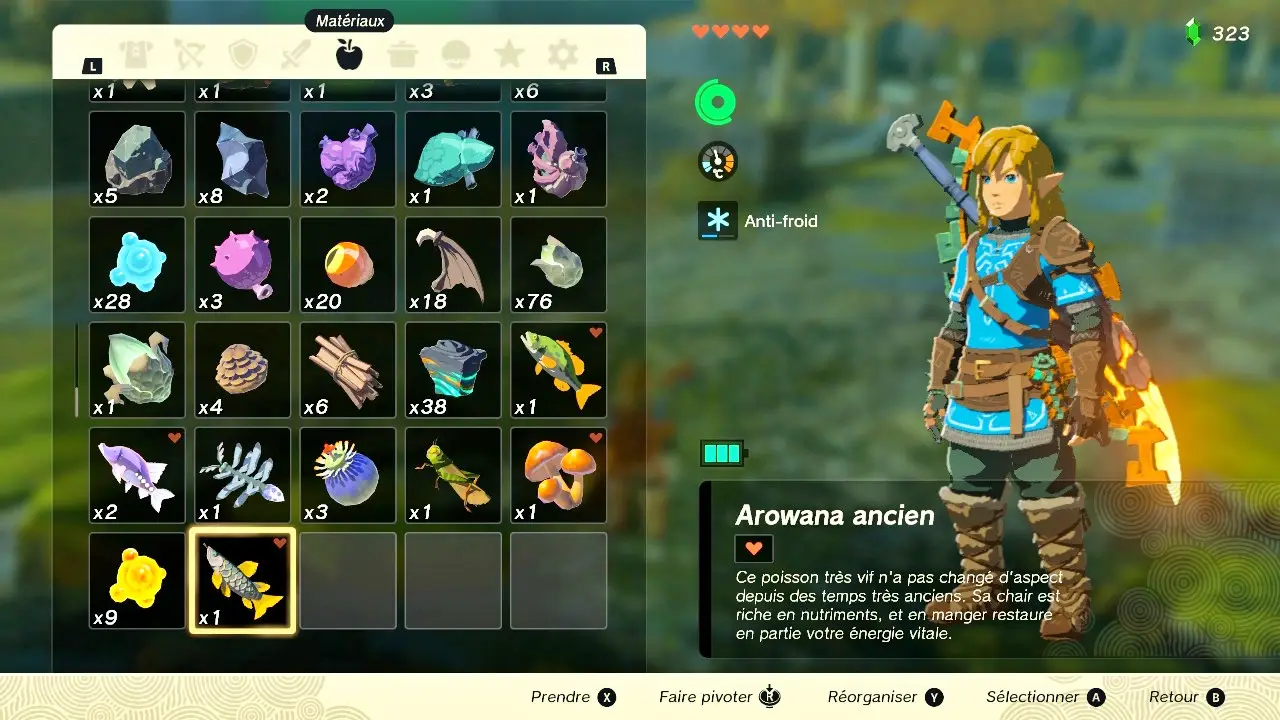
Task: Click the temperature gauge indicator
Action: tap(716, 160)
